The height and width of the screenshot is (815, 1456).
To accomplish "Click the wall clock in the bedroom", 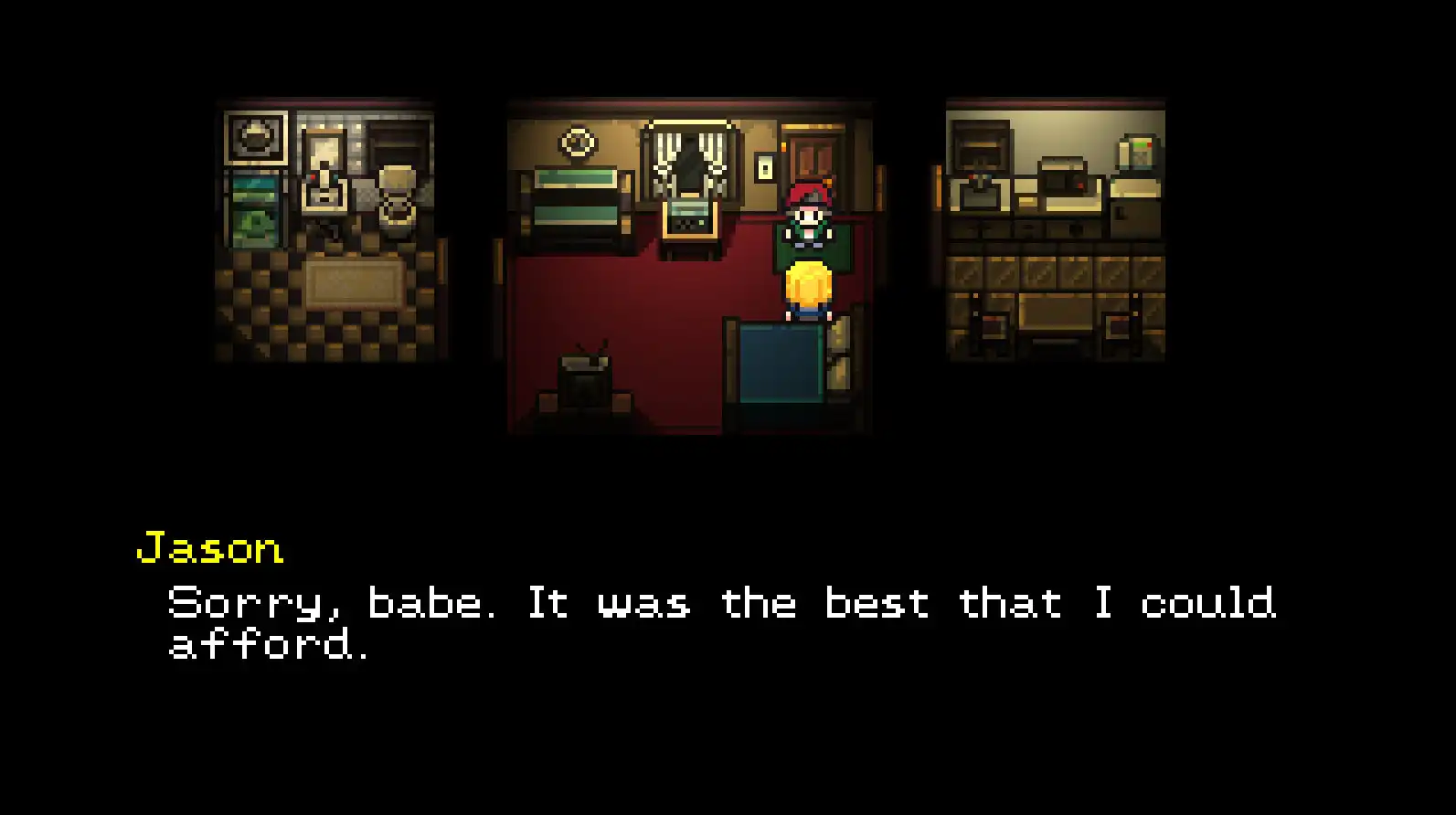I will point(578,142).
